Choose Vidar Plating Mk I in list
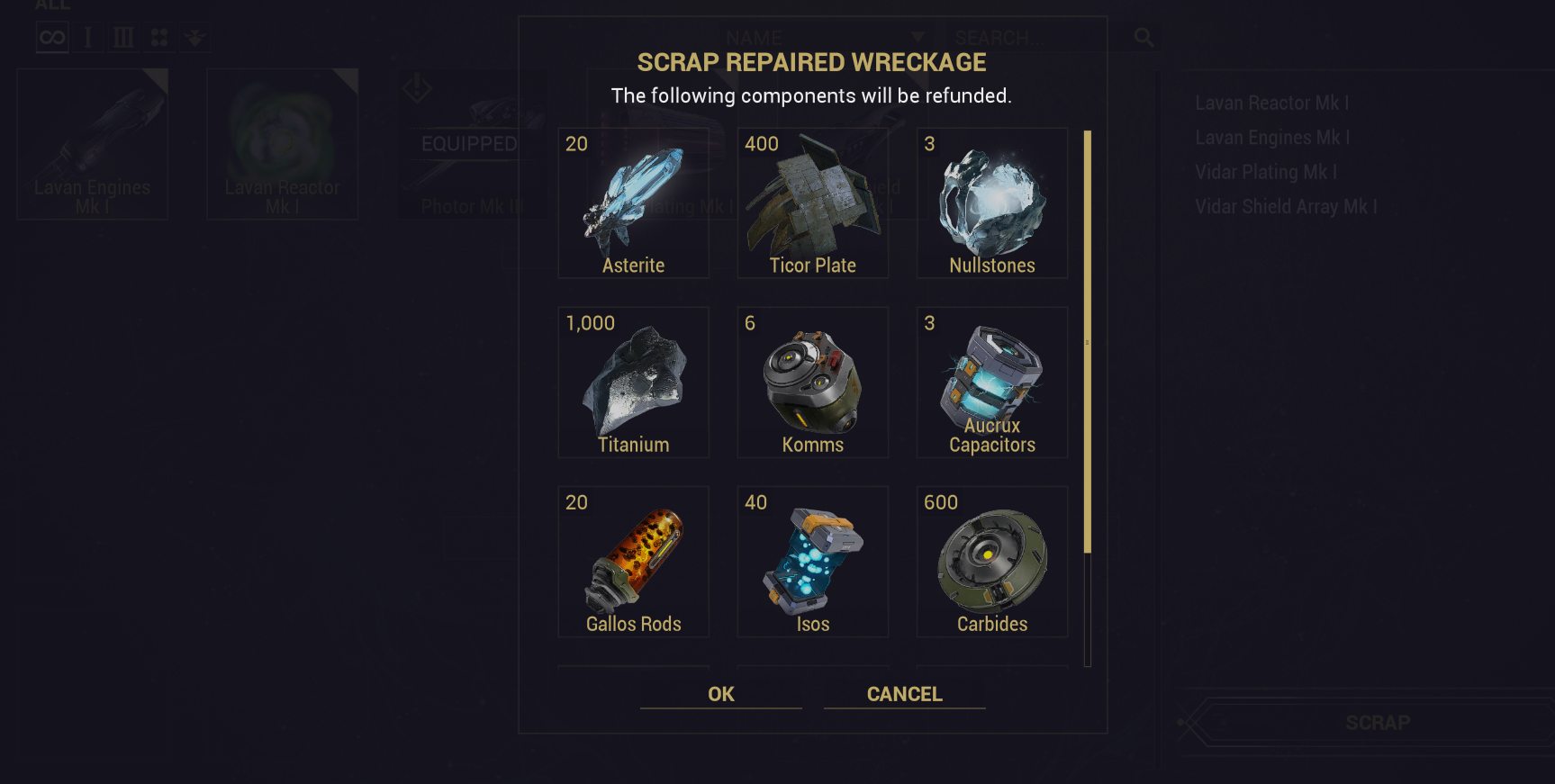This screenshot has width=1555, height=784. click(1266, 172)
